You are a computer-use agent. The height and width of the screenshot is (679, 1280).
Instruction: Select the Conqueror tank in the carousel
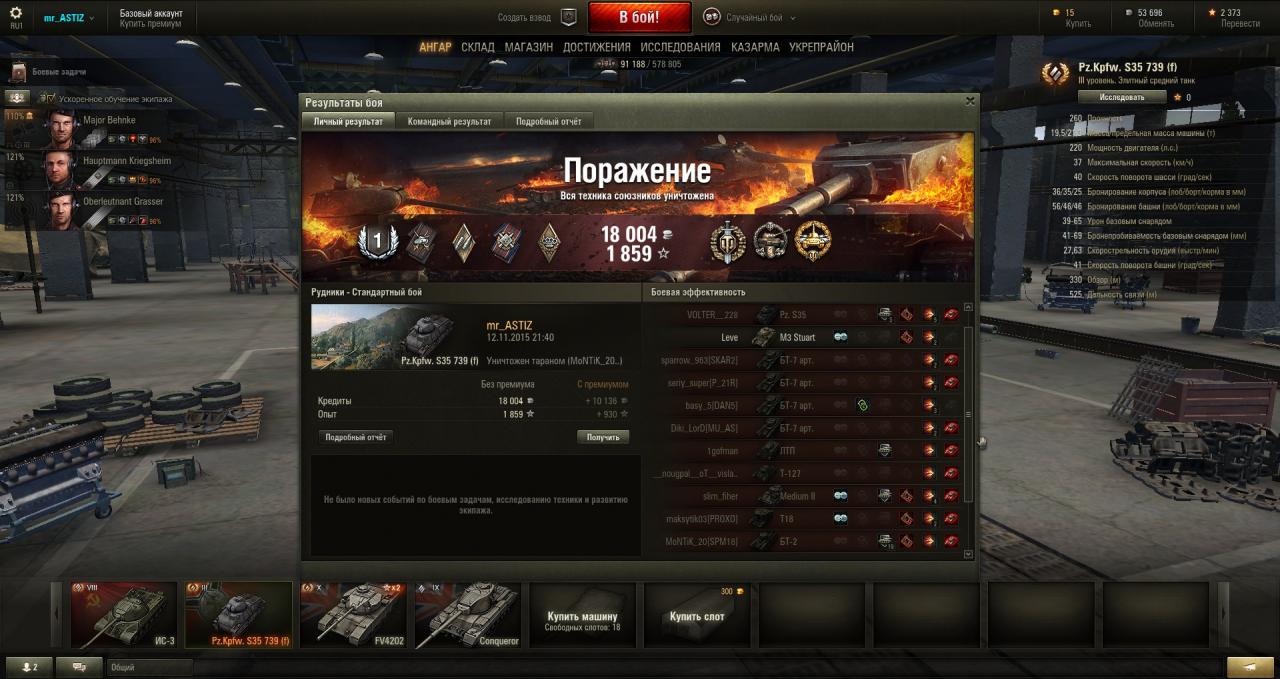point(468,616)
